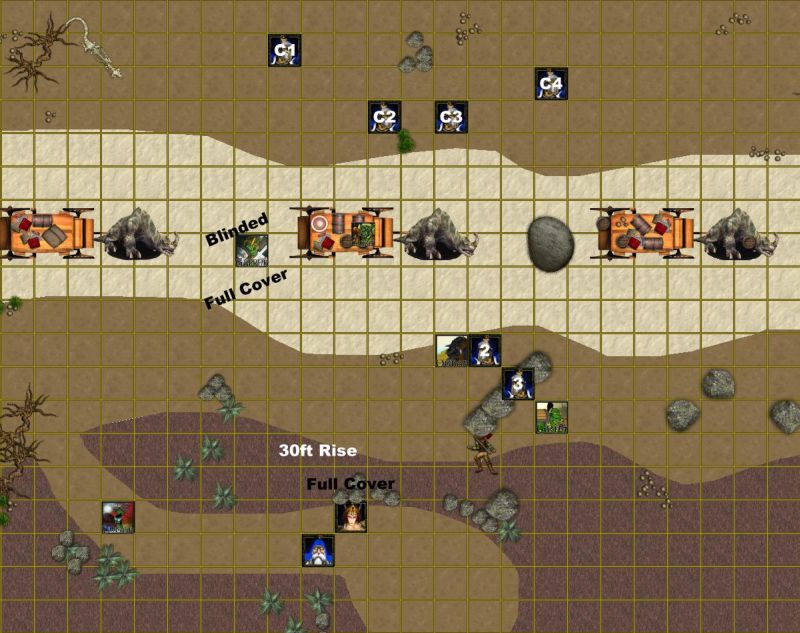Screen dimensions: 800x633
Task: Select the green orc token beside token 3
Action: [x=551, y=417]
